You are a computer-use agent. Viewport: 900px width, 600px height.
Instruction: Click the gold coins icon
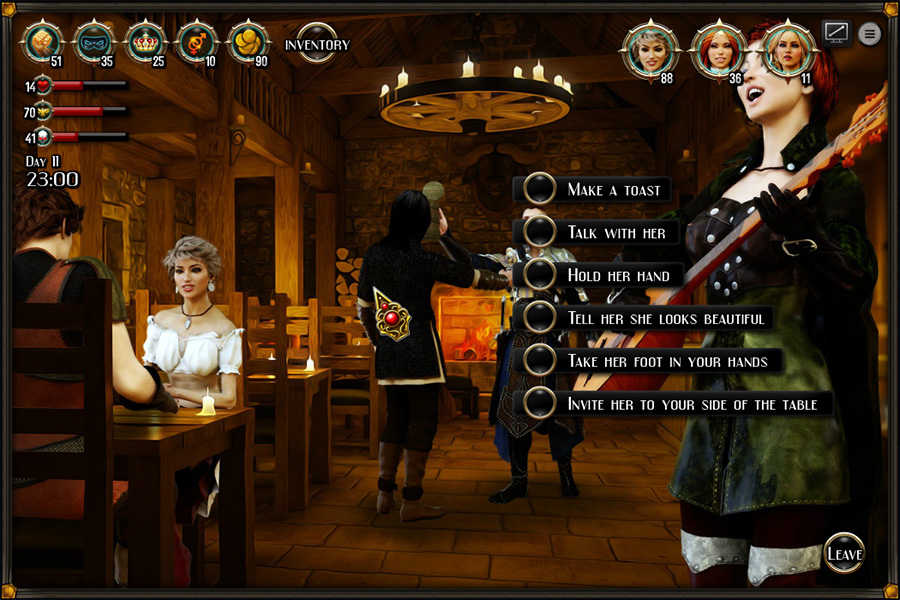point(248,41)
